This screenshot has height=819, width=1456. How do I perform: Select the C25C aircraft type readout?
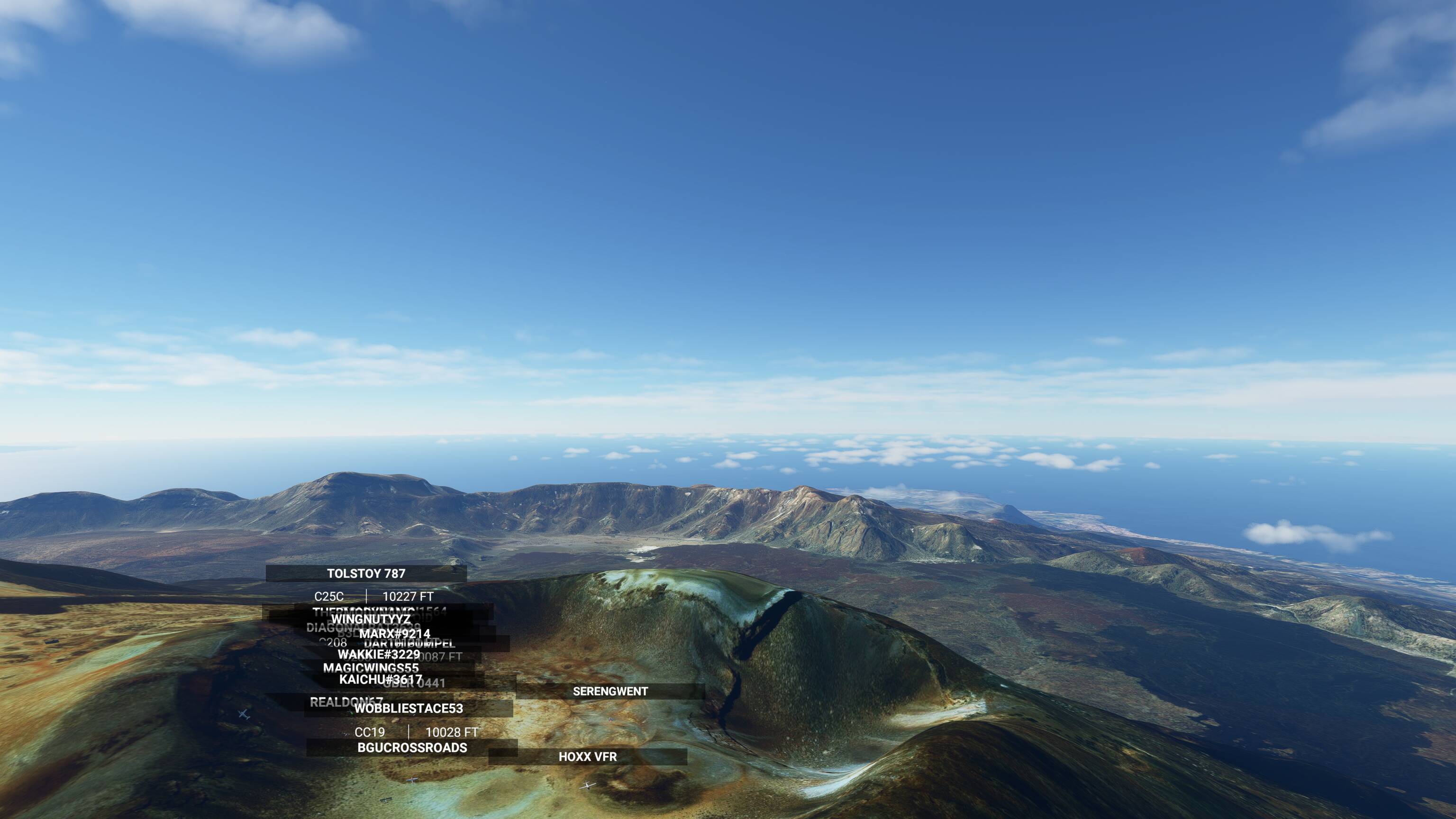(x=330, y=596)
